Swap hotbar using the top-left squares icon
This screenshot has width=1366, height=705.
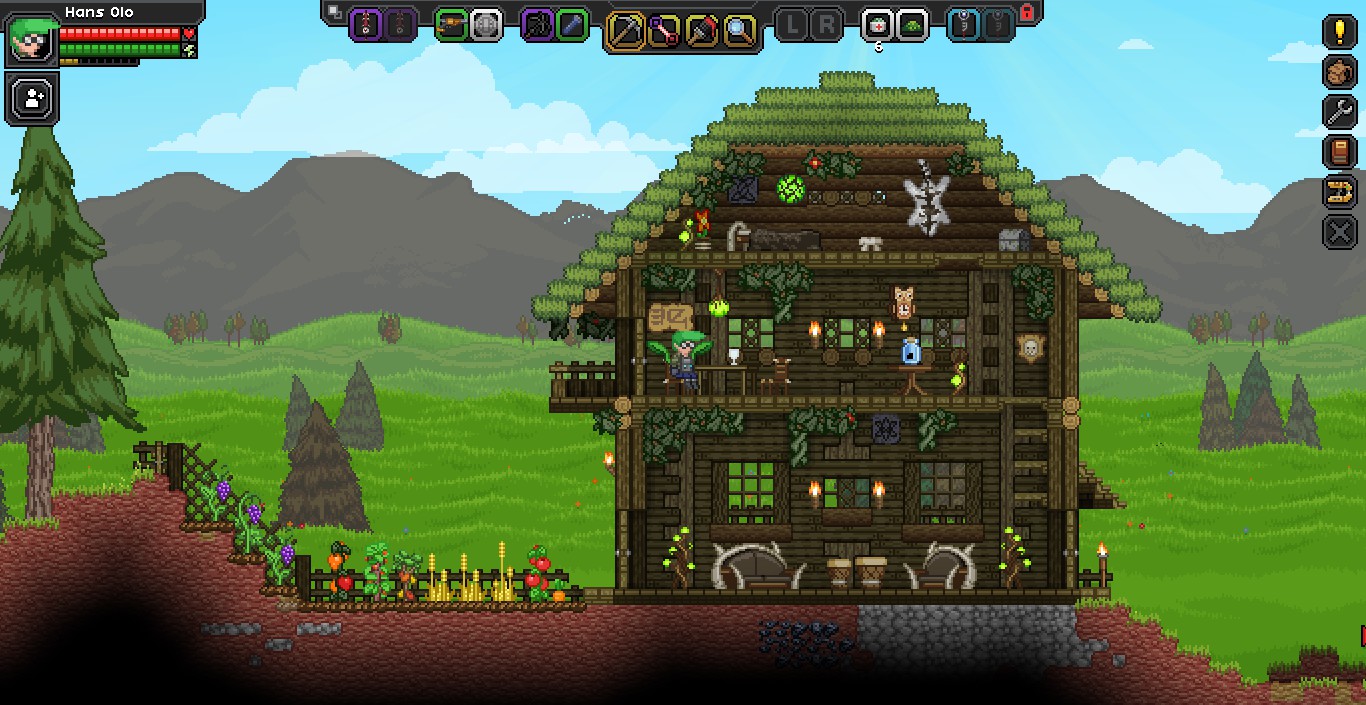(335, 12)
